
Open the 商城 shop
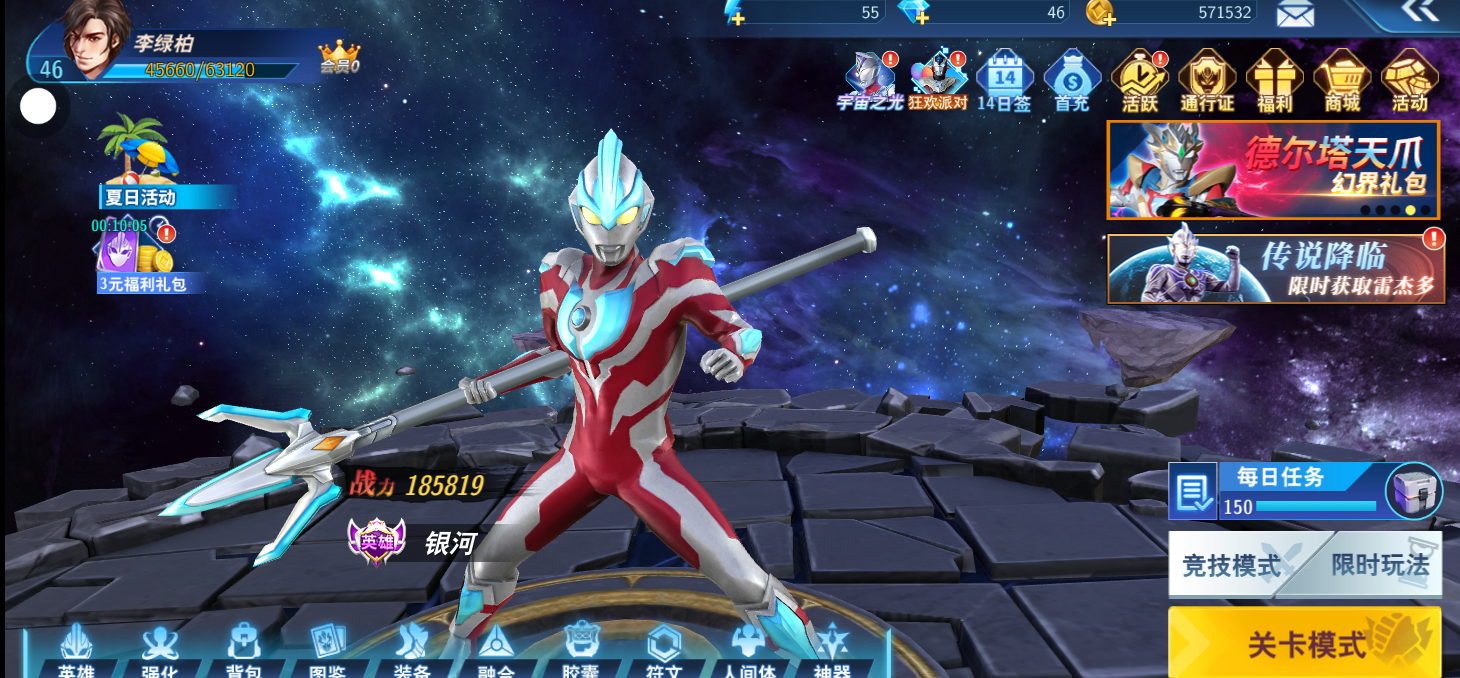pos(1342,80)
